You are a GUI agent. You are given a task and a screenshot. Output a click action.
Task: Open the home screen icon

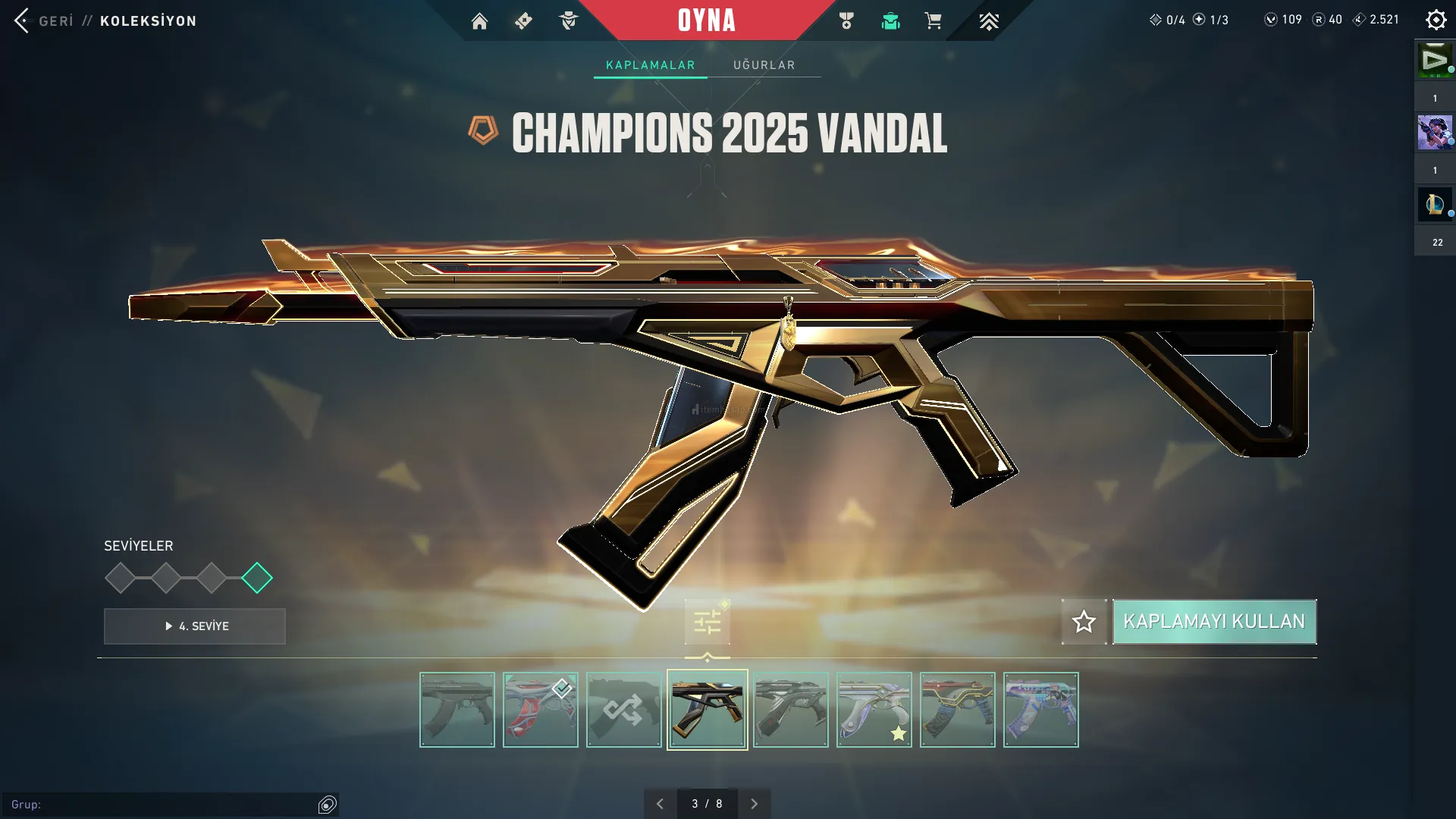click(x=479, y=21)
